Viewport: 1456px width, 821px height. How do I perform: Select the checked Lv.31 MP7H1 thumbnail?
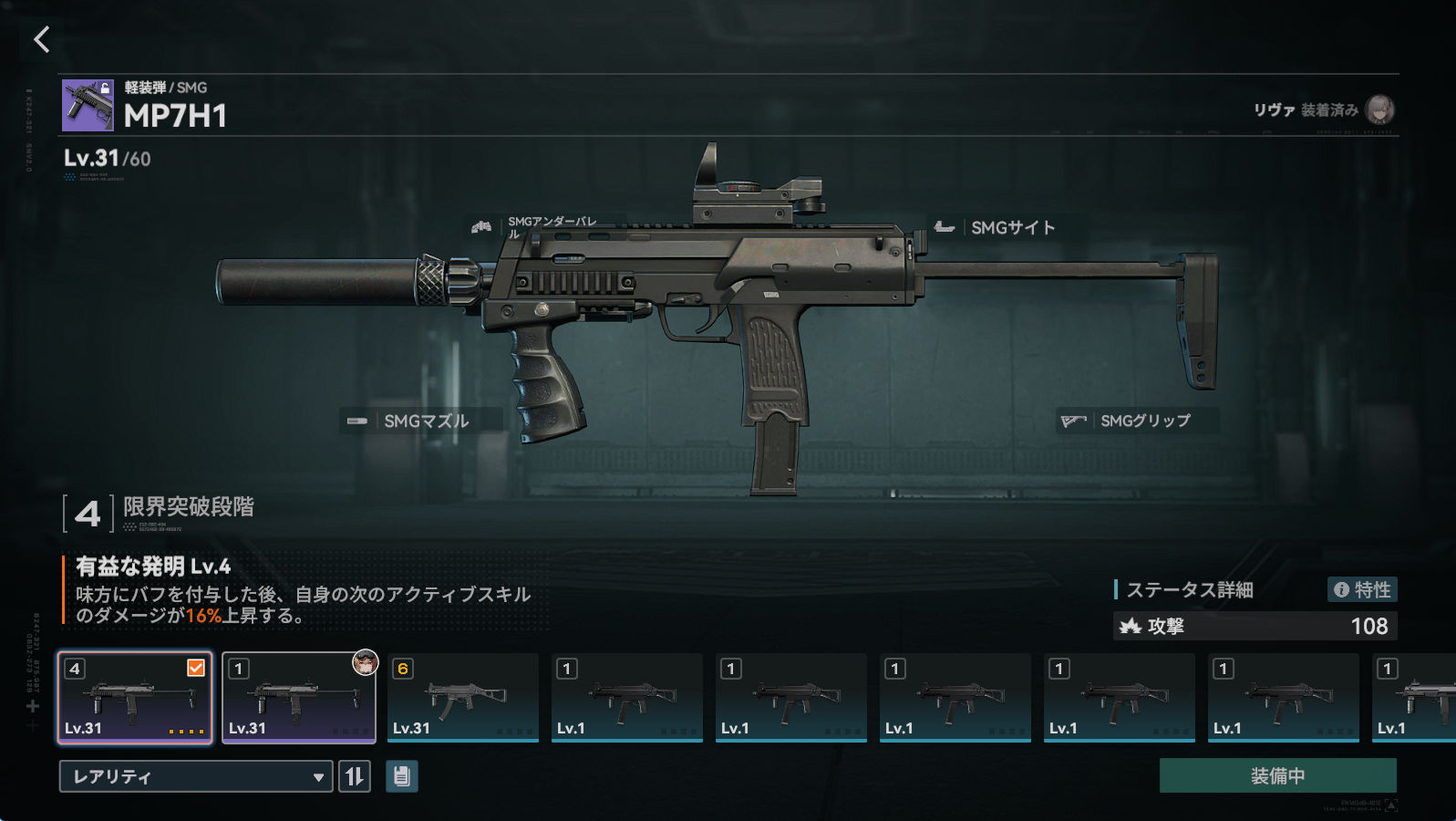click(135, 698)
